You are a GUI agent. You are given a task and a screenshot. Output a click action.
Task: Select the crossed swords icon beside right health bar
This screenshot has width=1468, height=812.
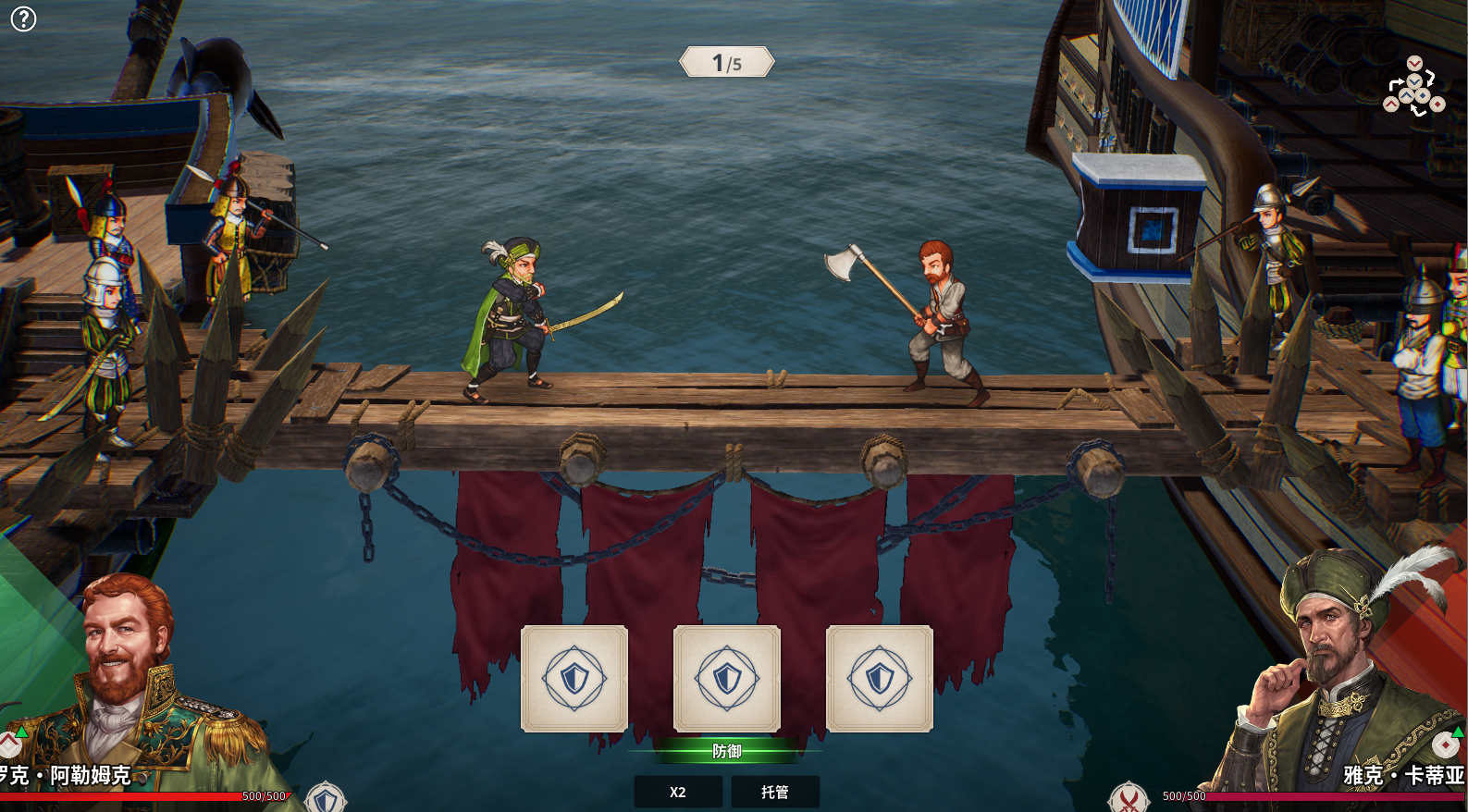pos(1129,798)
